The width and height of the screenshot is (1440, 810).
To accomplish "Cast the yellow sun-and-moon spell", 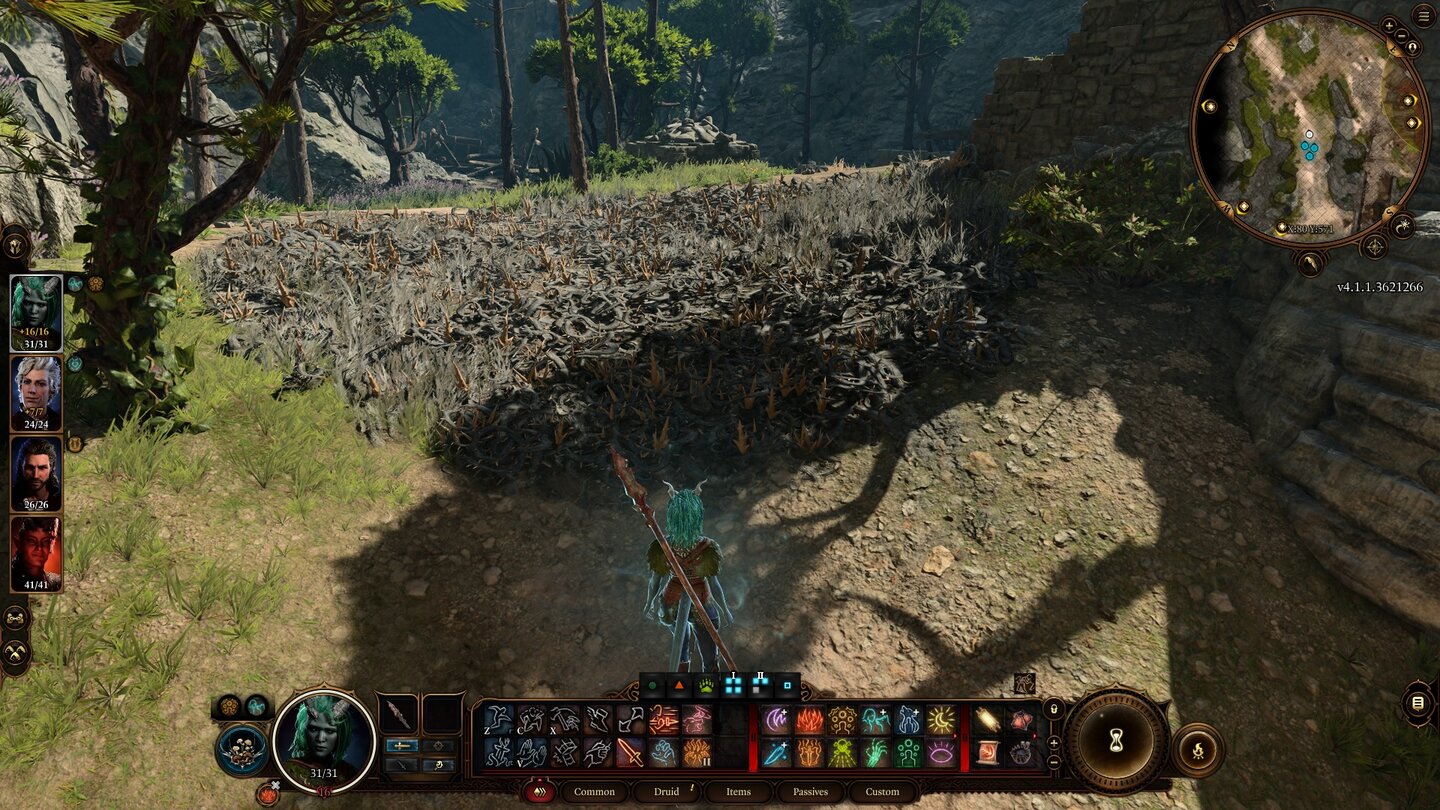I will [x=940, y=720].
